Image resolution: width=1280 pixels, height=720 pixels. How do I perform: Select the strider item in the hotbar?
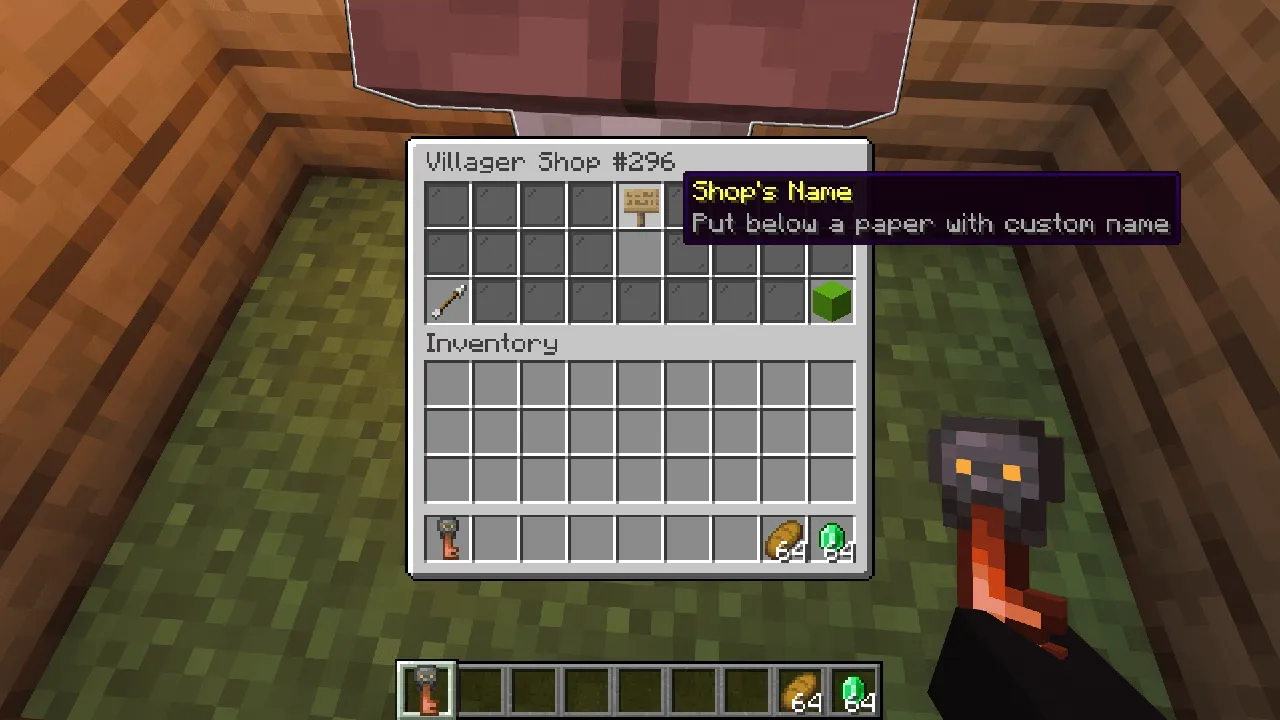click(x=426, y=687)
